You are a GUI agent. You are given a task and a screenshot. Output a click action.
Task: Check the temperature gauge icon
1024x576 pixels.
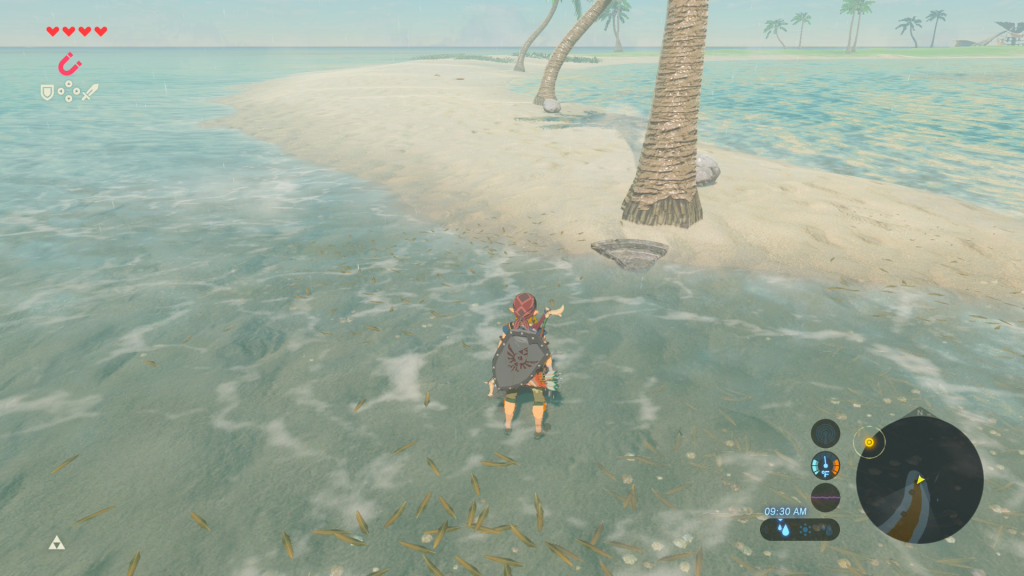[x=825, y=465]
